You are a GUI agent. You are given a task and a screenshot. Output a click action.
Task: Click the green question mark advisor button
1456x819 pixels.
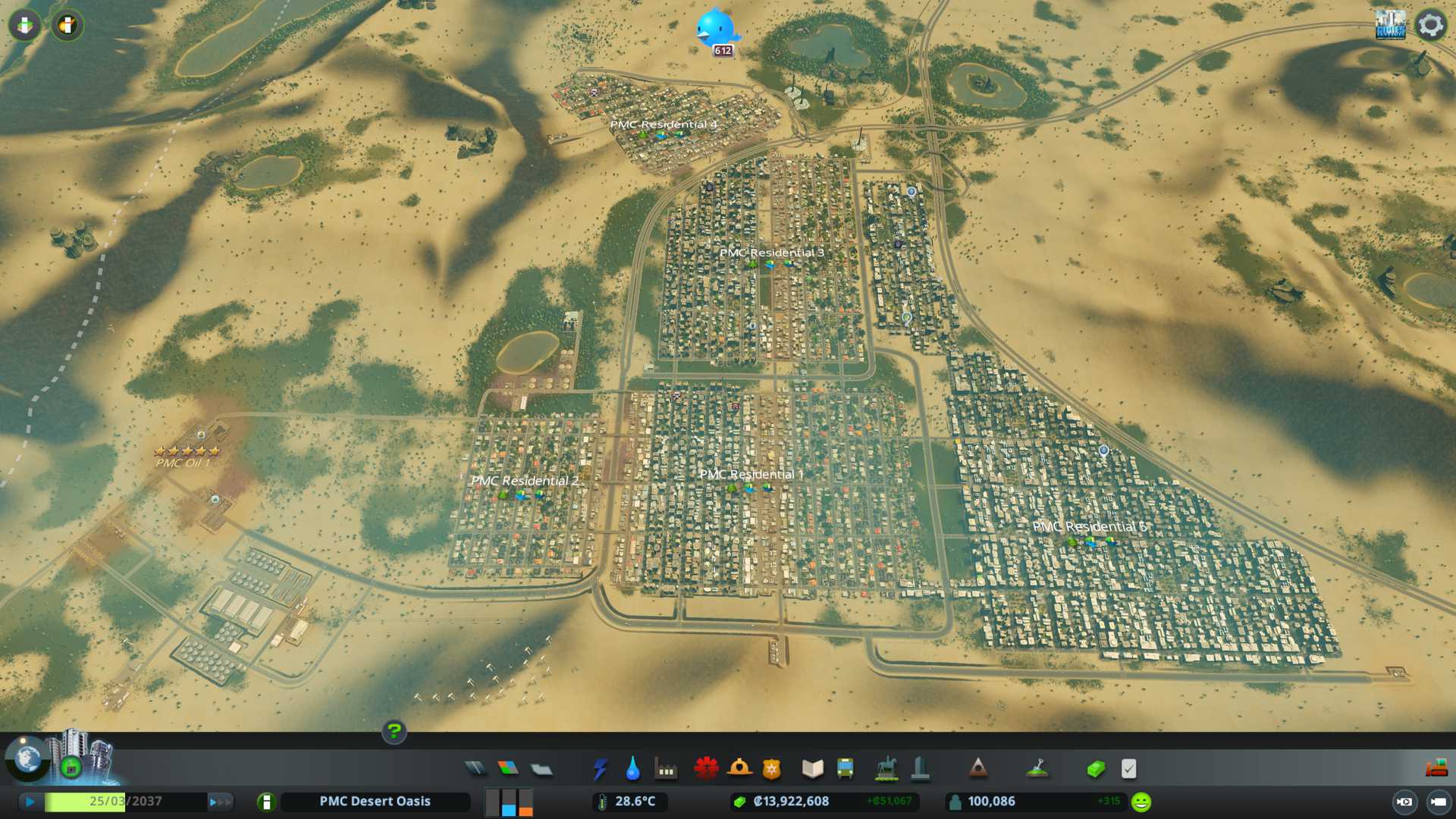pos(394,732)
